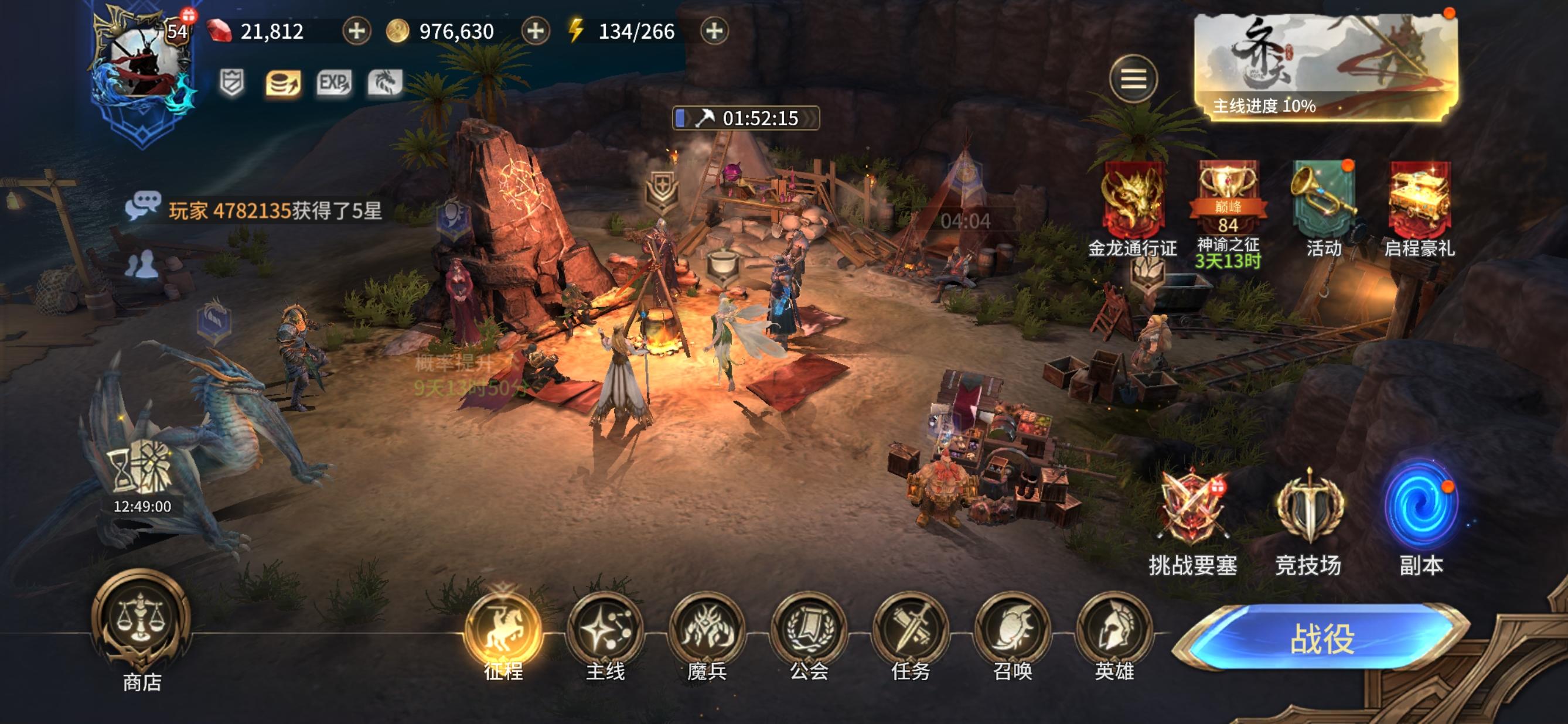Click the 主线进度 10% banner
Viewport: 1568px width, 724px height.
pyautogui.click(x=1325, y=67)
